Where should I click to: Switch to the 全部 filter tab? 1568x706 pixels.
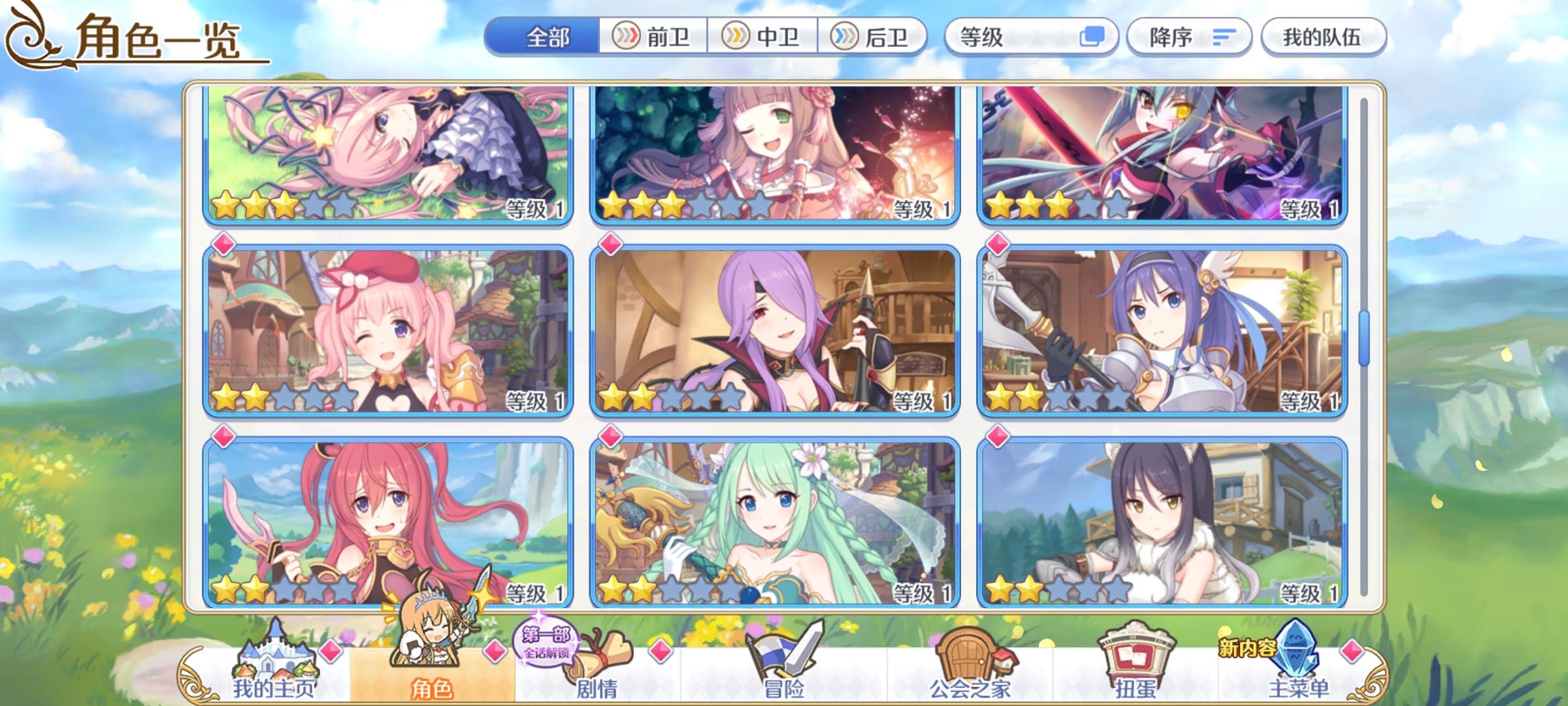[x=549, y=37]
